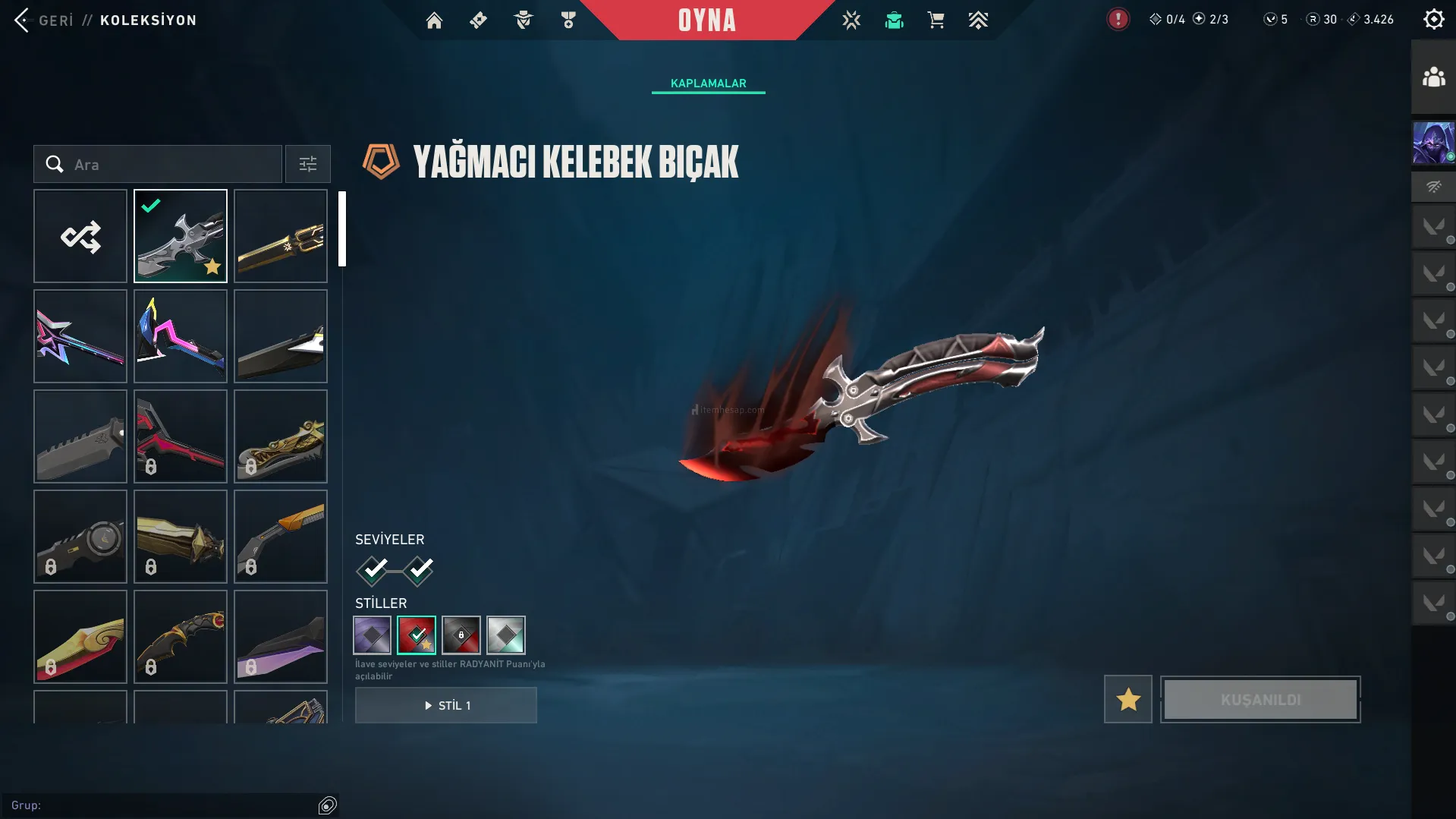
Task: Open the settings gear
Action: pyautogui.click(x=1433, y=20)
